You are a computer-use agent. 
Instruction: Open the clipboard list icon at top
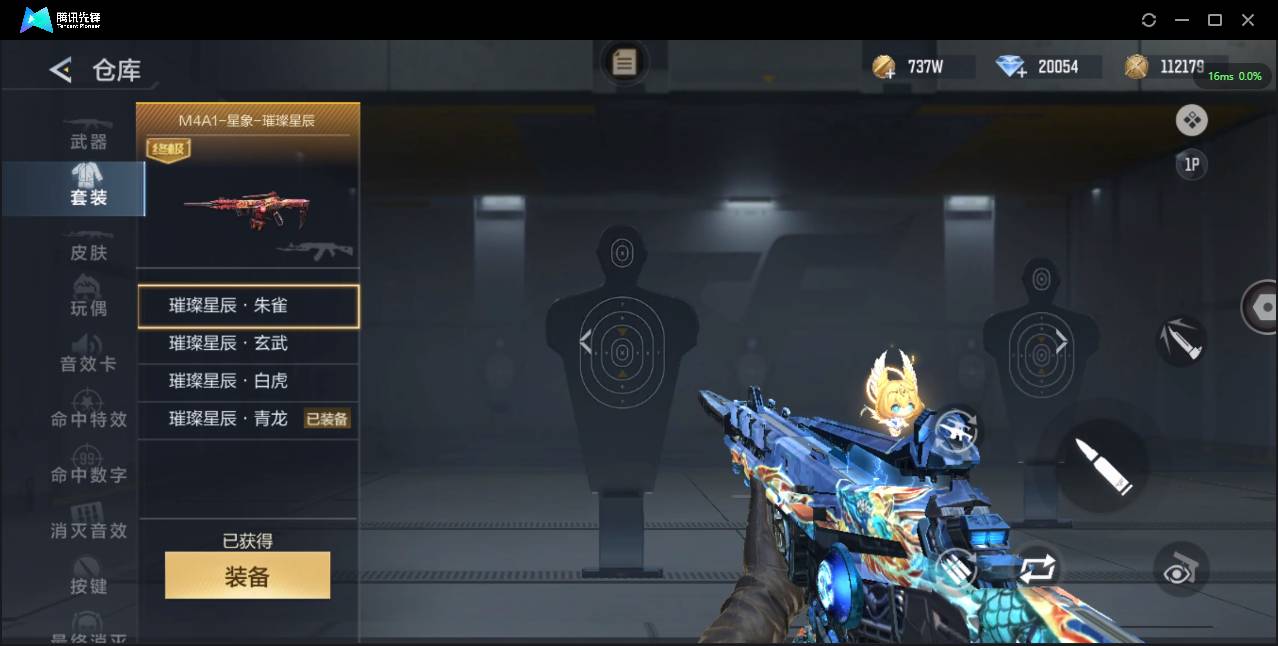coord(624,64)
